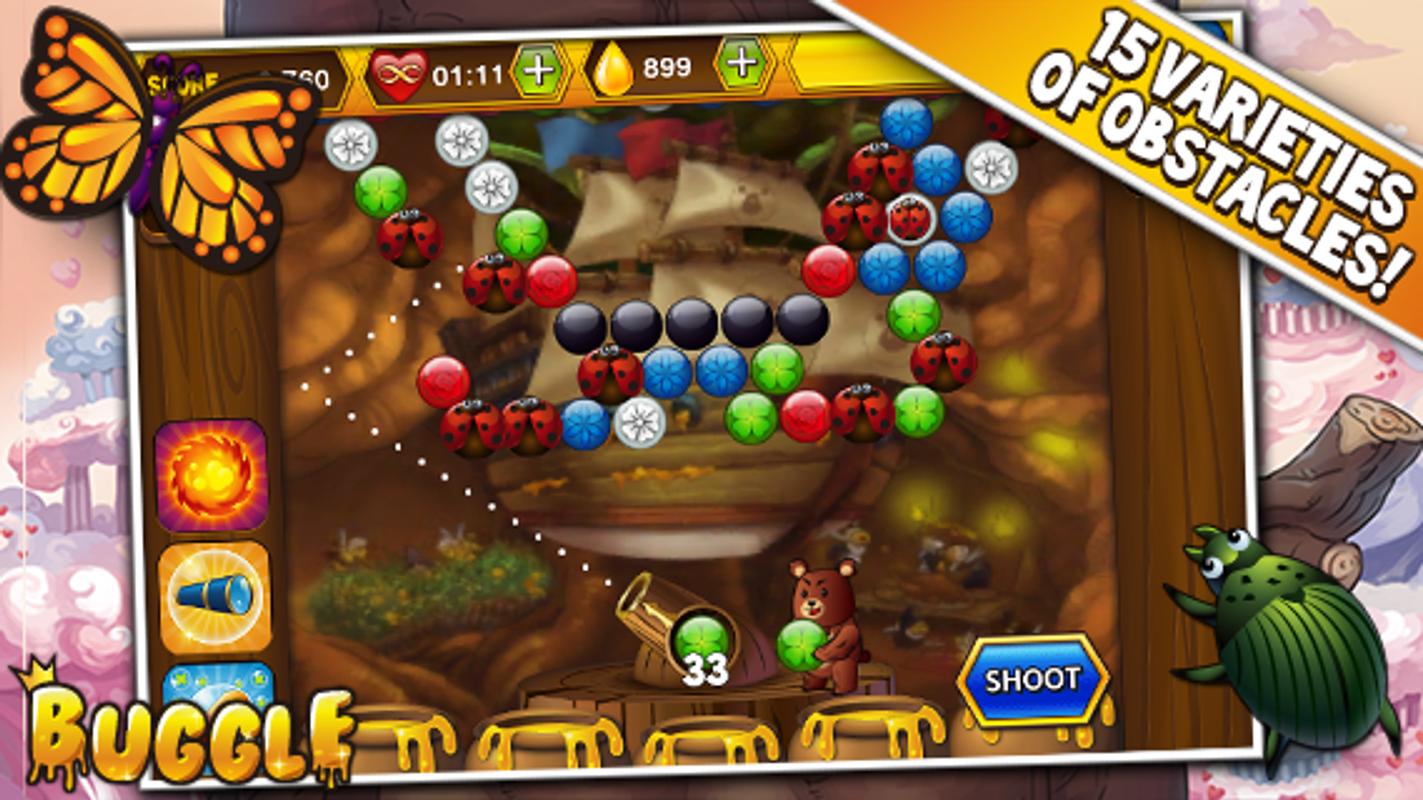Click the honey drop currency icon
The width and height of the screenshot is (1423, 800).
(617, 68)
